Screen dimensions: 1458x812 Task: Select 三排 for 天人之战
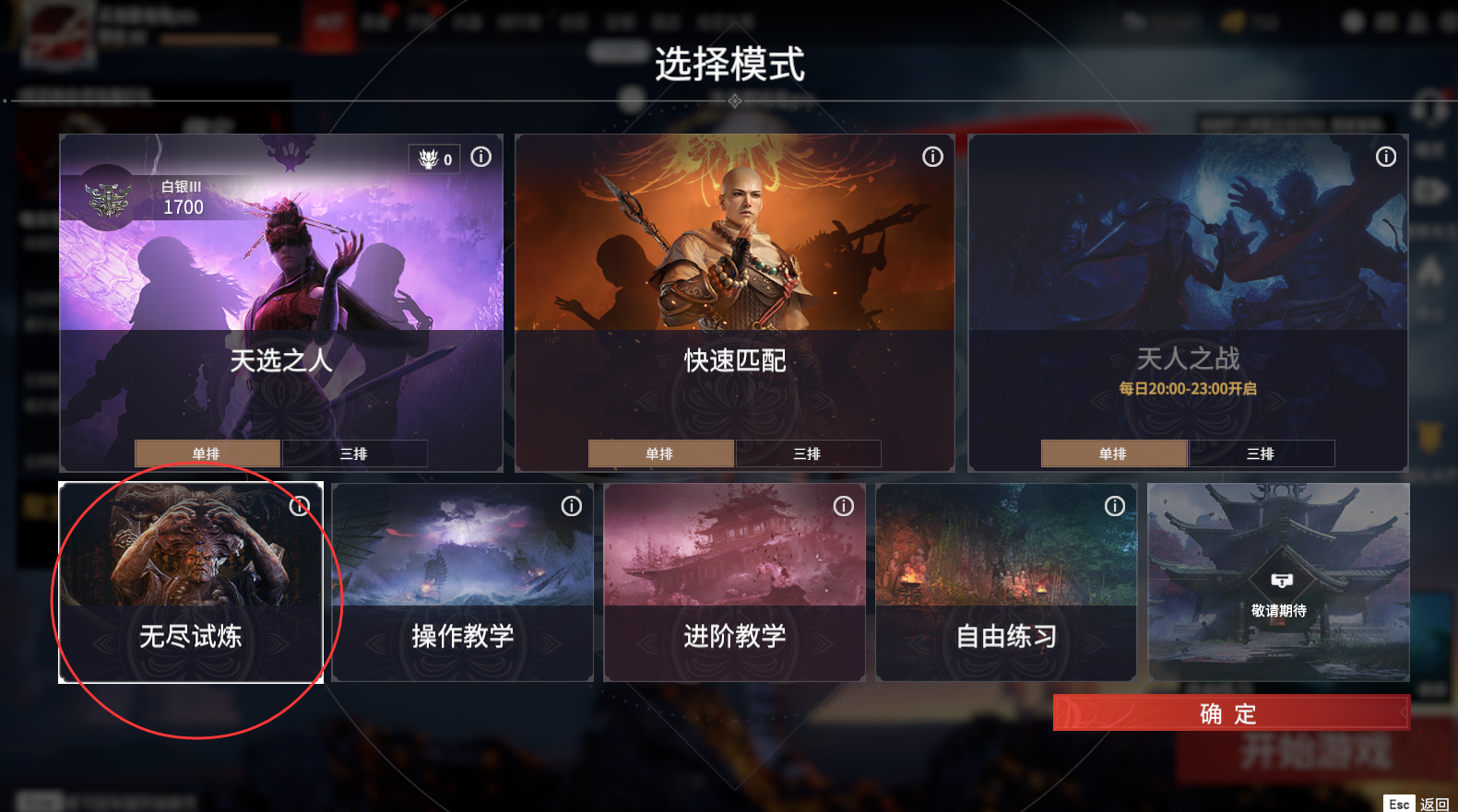coord(1261,453)
